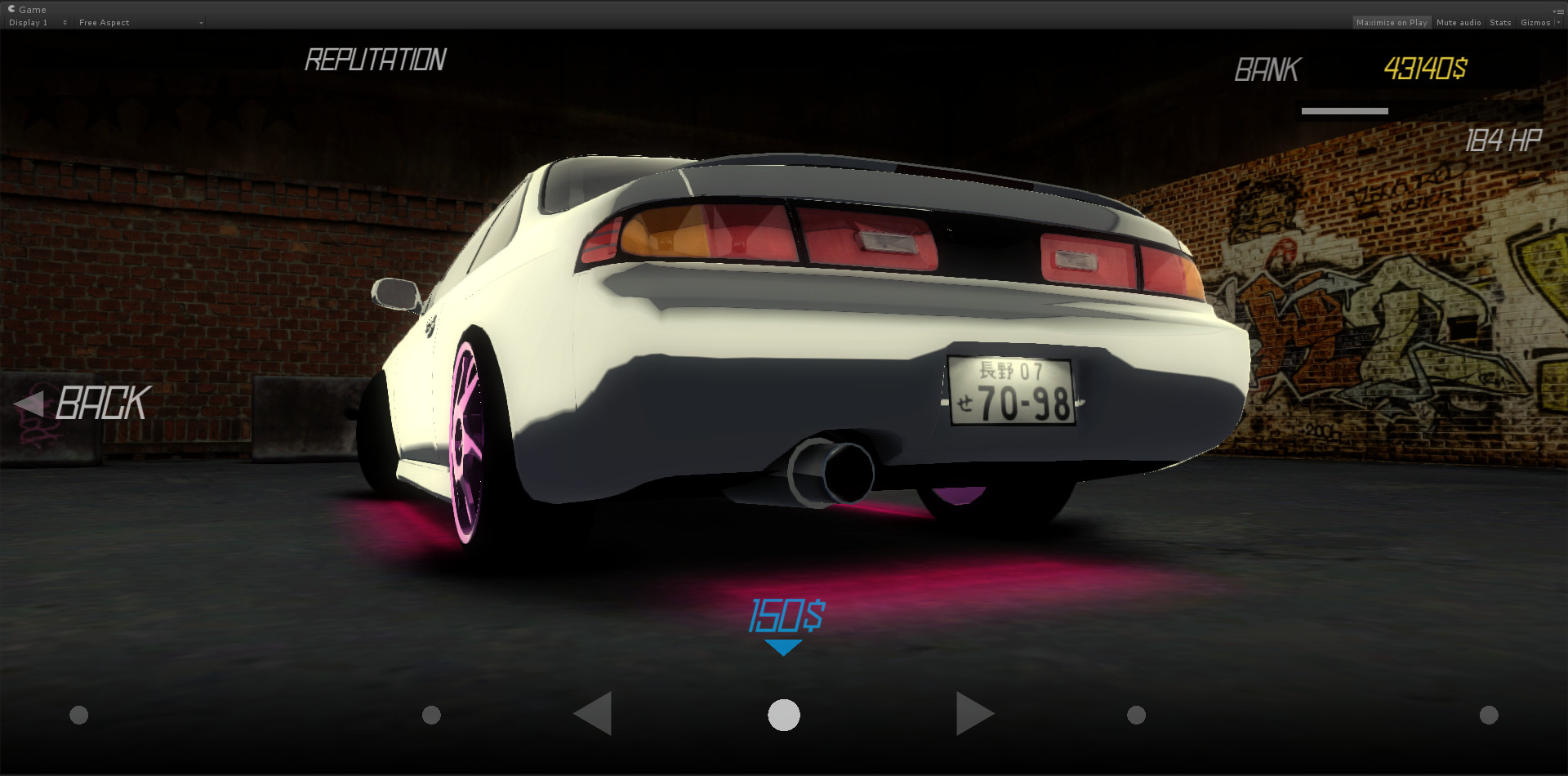Click the arrow icon beside BACK
This screenshot has height=776, width=1568.
coord(31,403)
